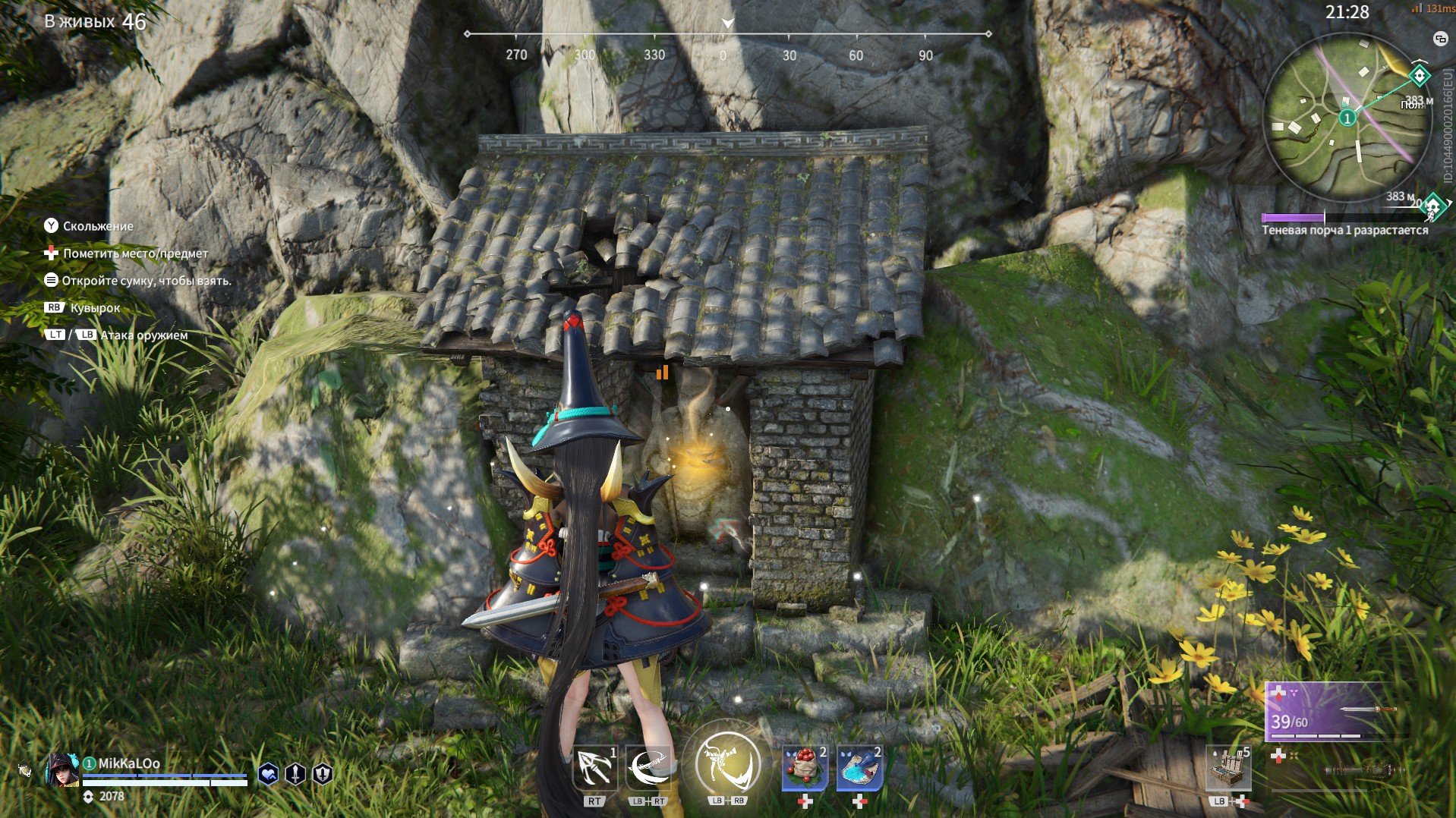Viewport: 1456px width, 818px height.
Task: Click the small emblem left of the portrait
Action: coord(25,771)
